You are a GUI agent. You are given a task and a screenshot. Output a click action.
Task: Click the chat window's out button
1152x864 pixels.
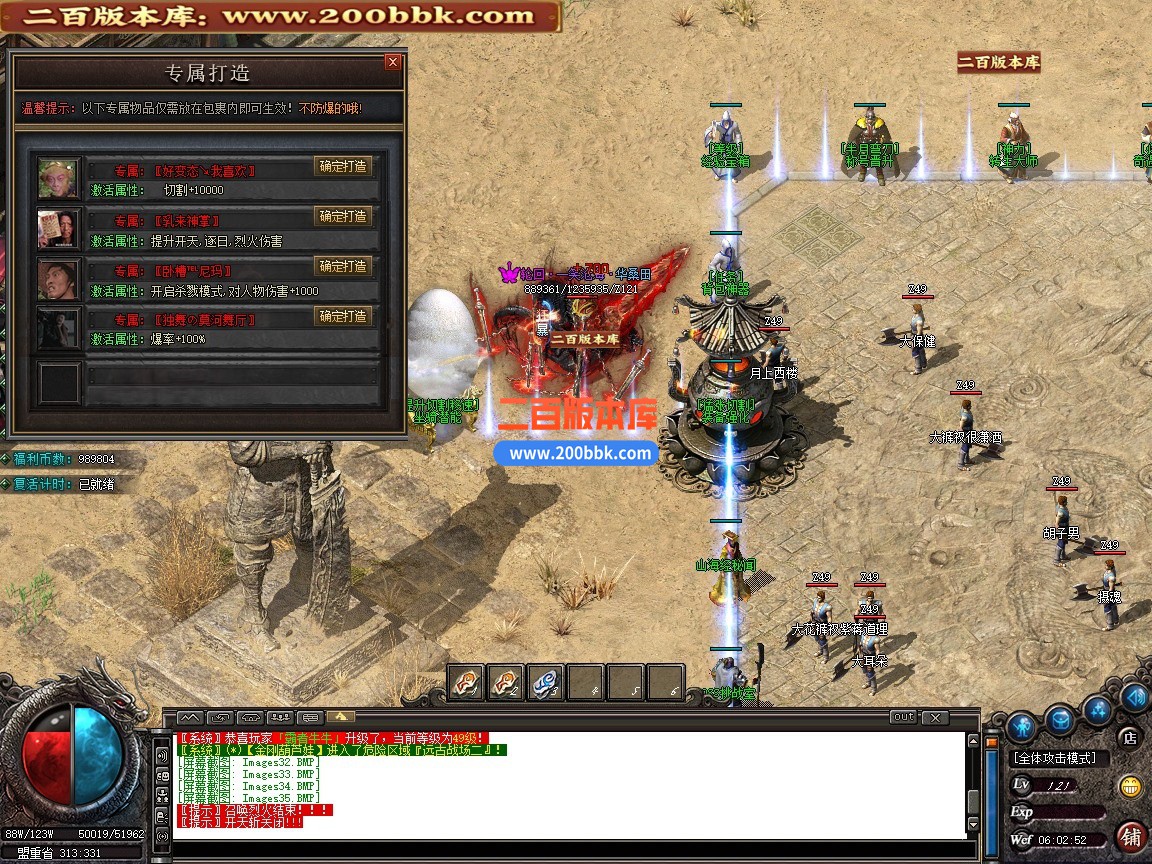pos(902,717)
